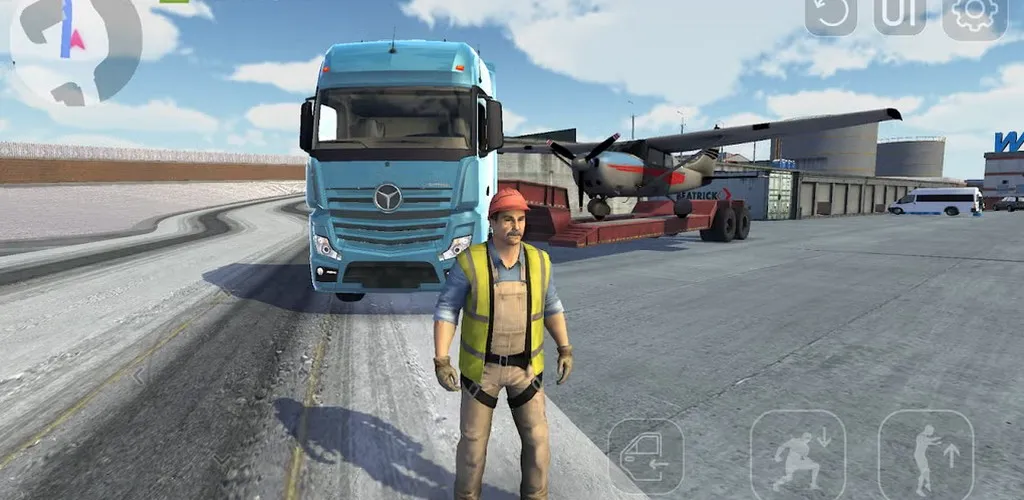
Task: Crouch using the crouching figure button
Action: pos(798,457)
